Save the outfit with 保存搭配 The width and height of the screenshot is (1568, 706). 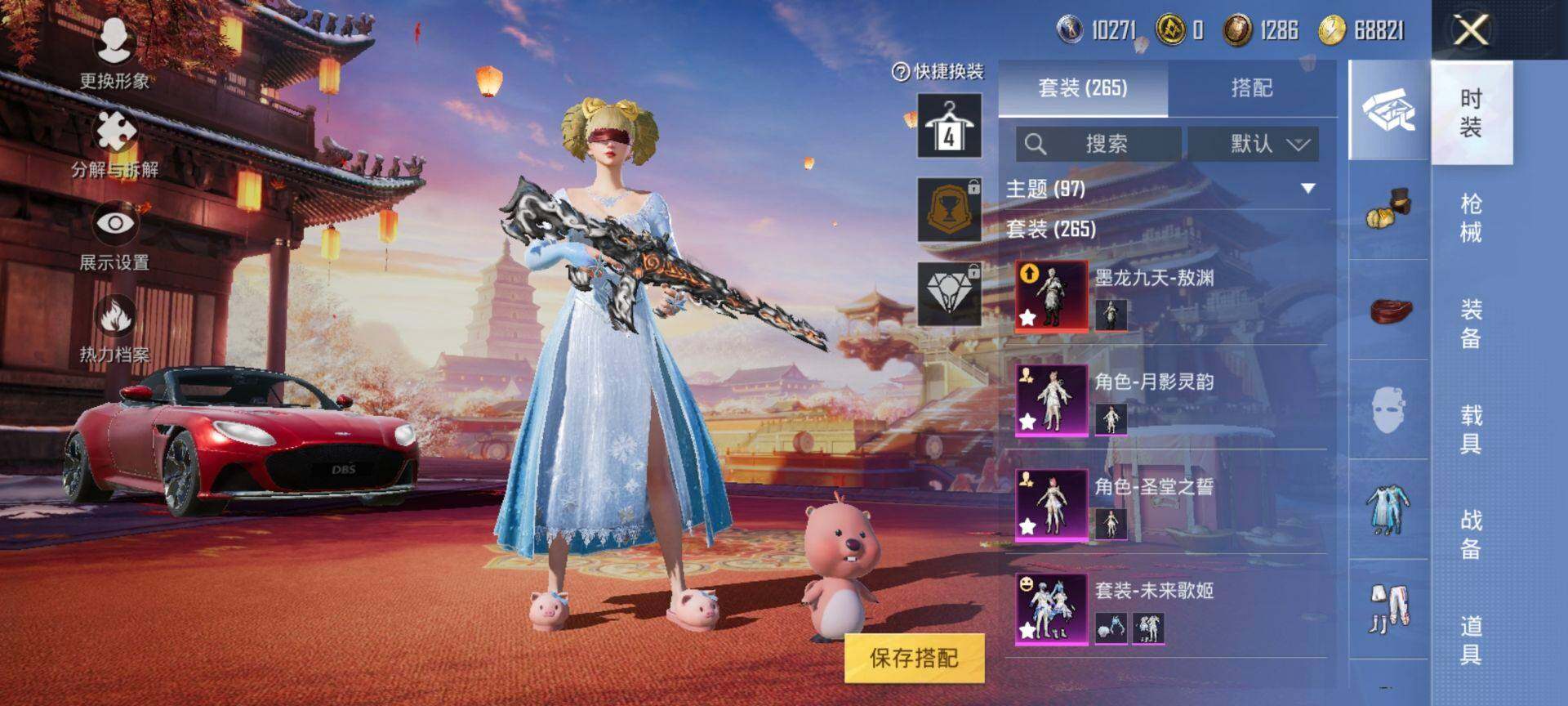[914, 658]
